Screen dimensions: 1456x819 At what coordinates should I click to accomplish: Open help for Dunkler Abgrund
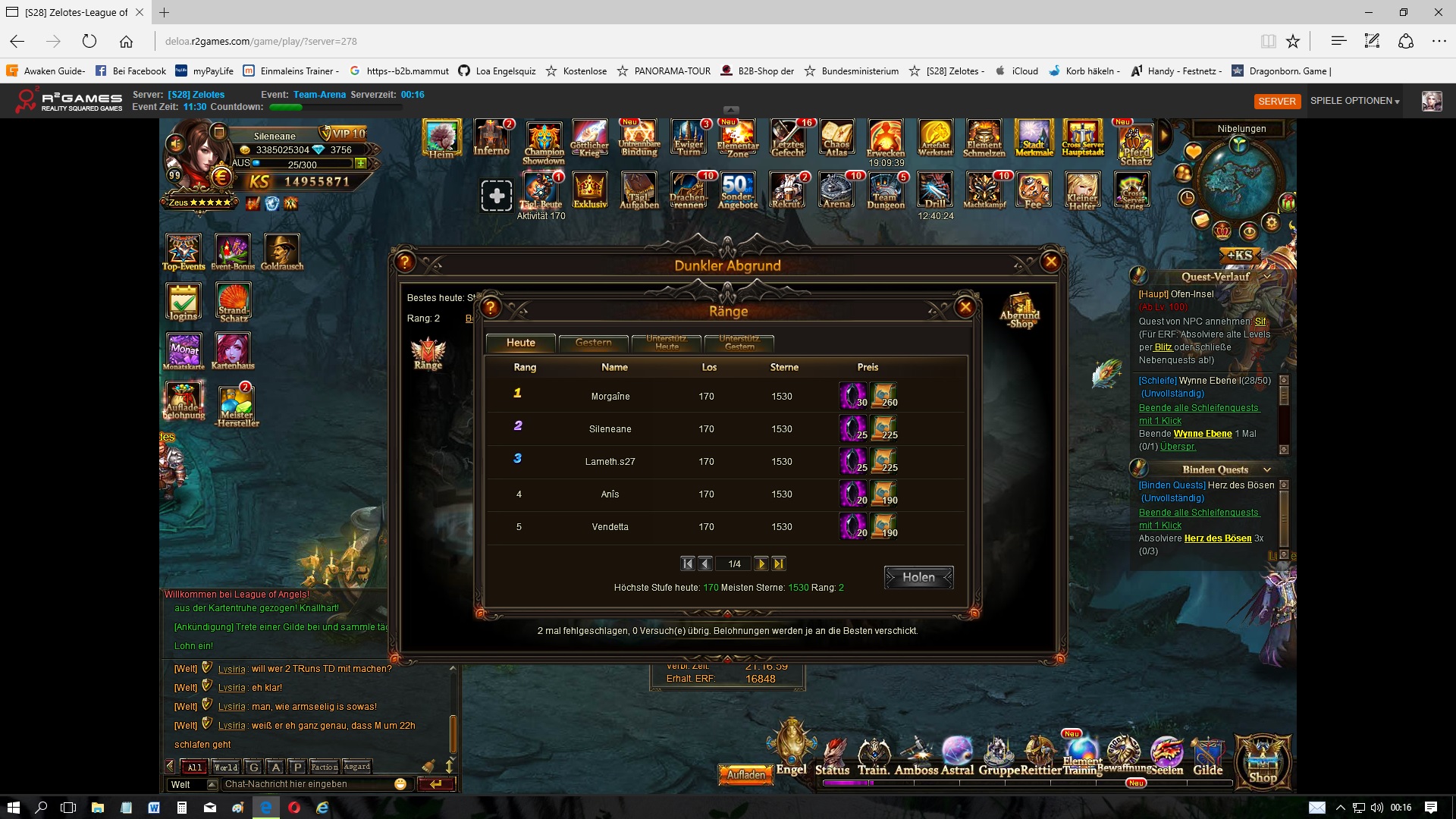pos(405,262)
